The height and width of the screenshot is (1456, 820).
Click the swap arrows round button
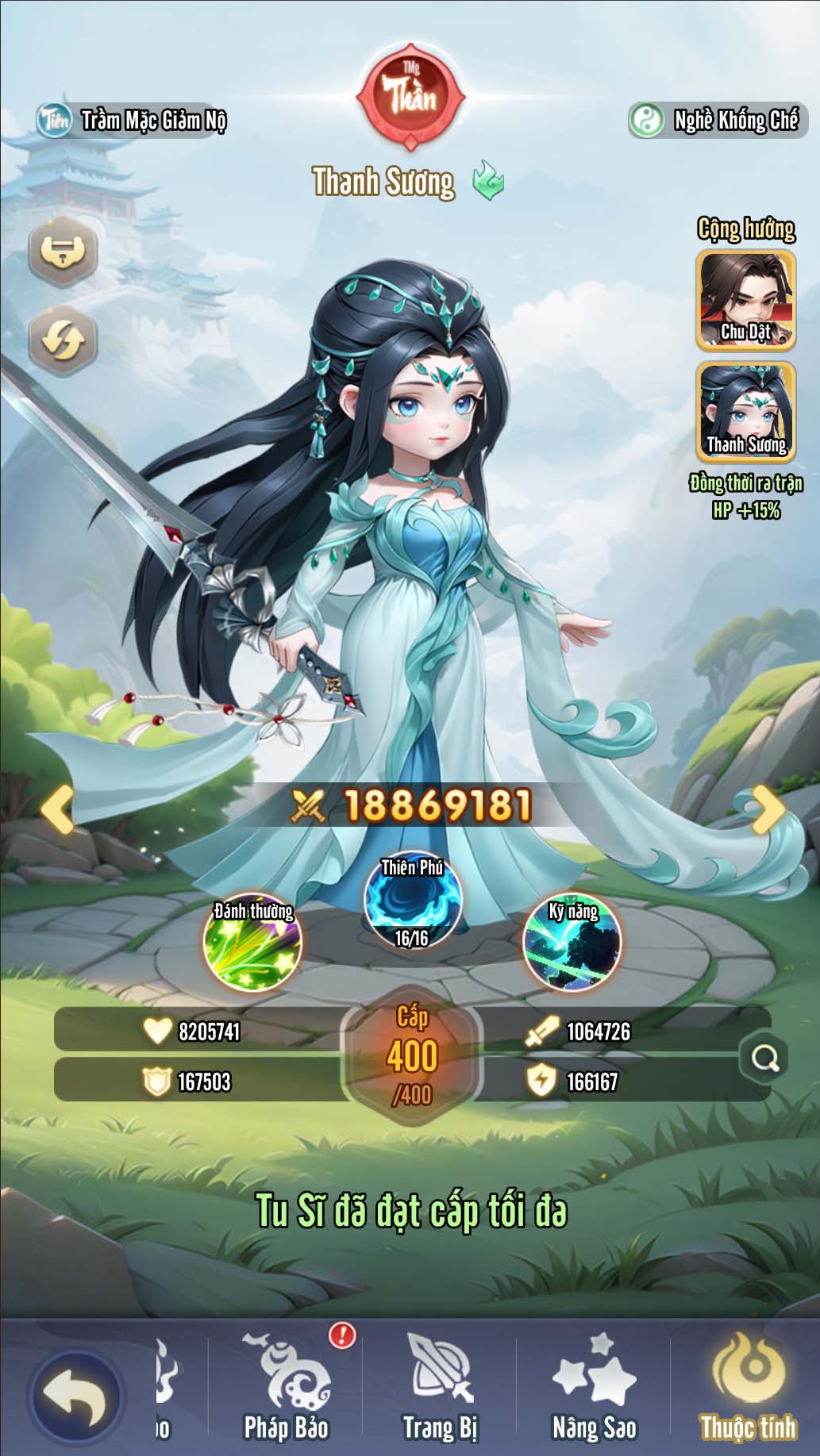tap(63, 340)
